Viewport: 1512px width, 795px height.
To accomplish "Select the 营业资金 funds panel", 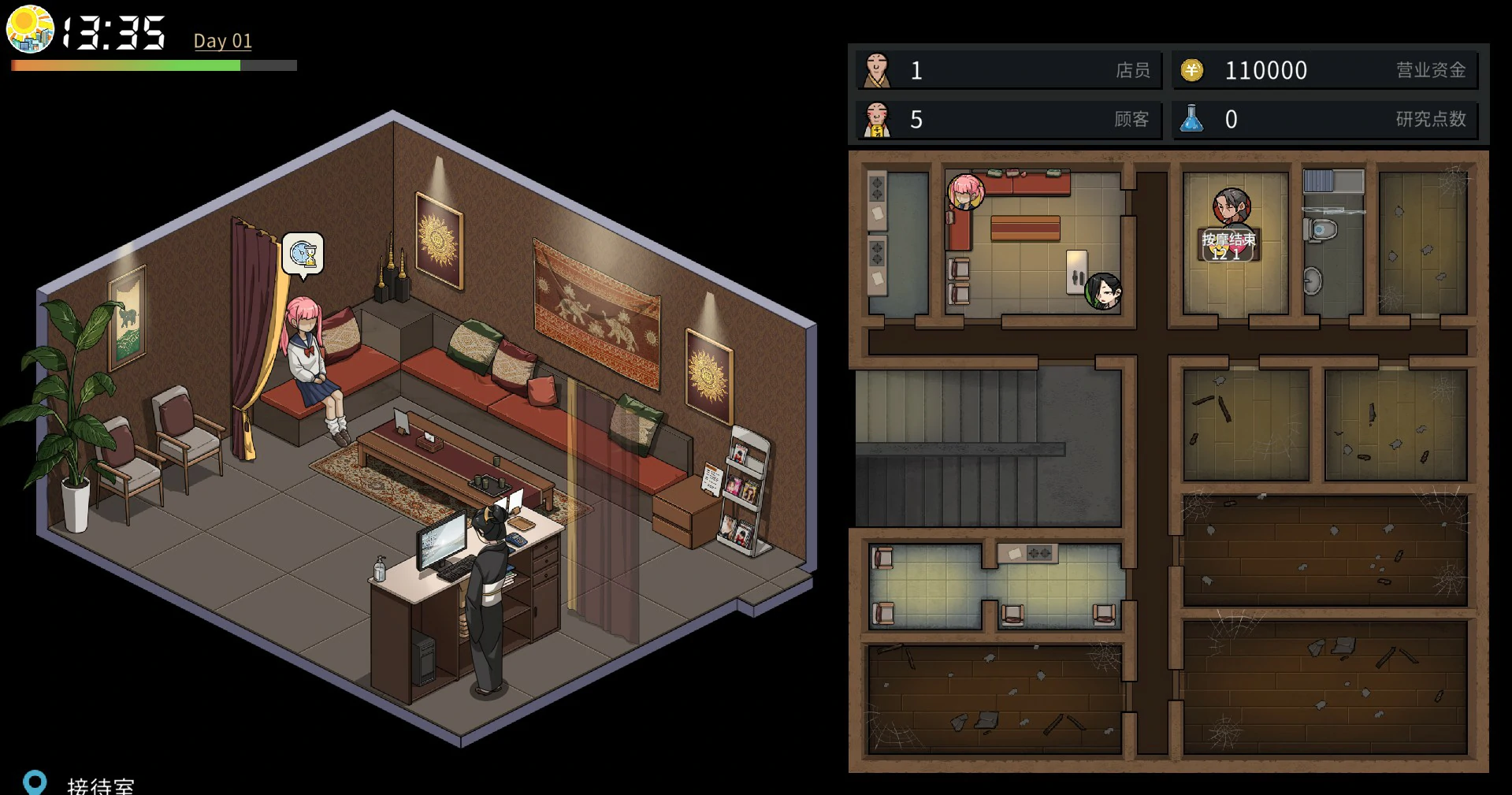I will tap(1324, 71).
